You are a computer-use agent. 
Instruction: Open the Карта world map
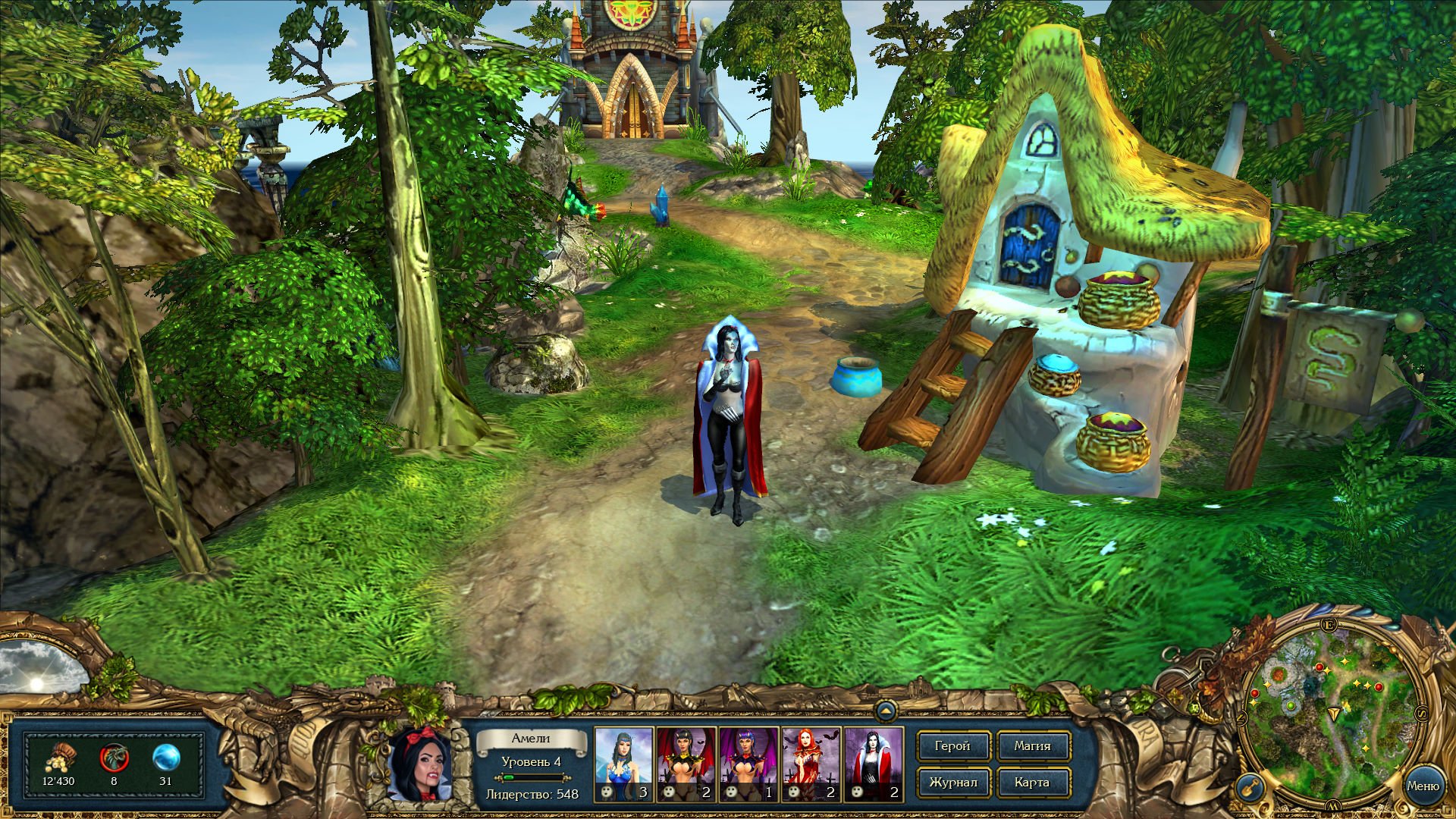[1032, 783]
